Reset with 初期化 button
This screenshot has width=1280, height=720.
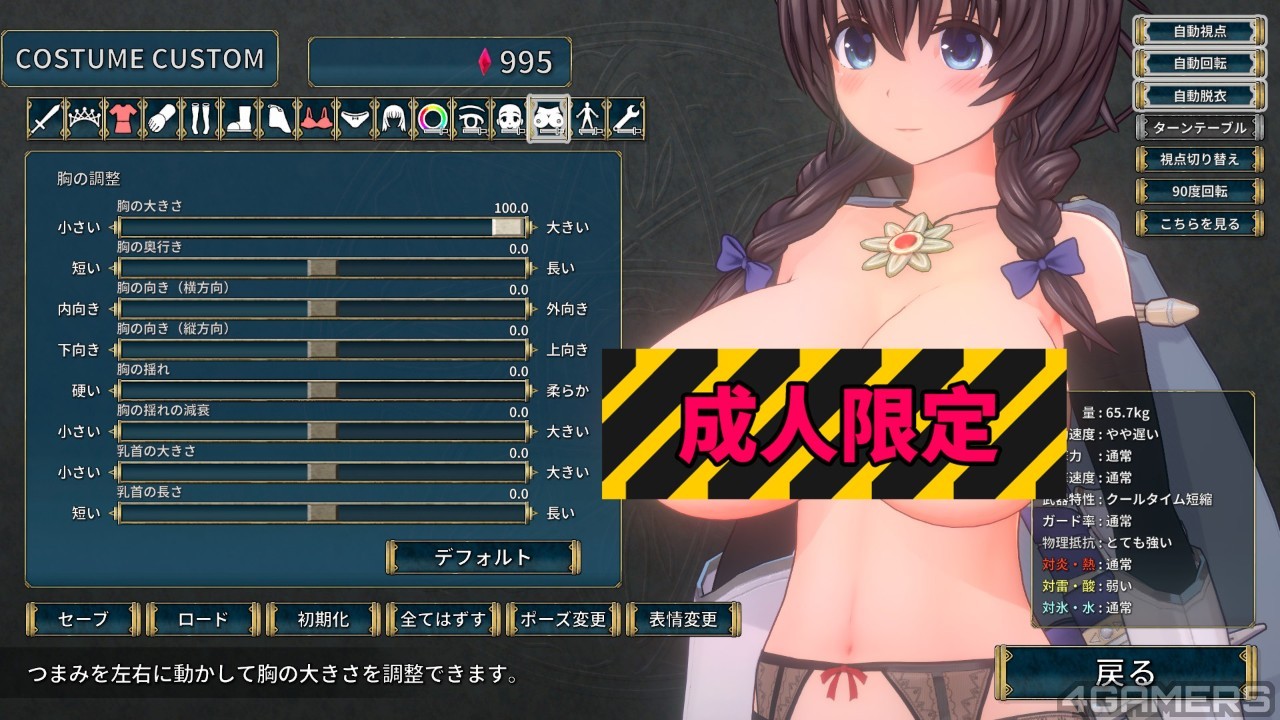pos(323,619)
